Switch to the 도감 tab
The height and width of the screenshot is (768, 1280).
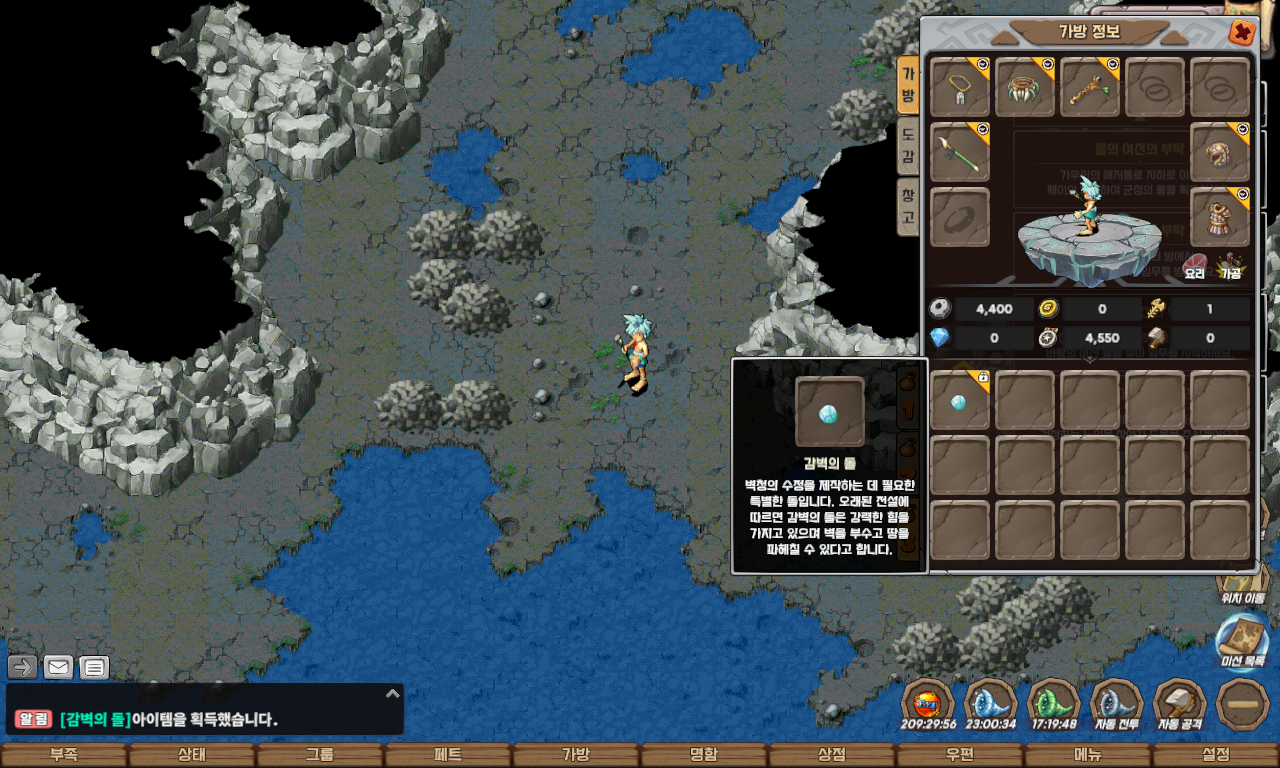pyautogui.click(x=907, y=146)
